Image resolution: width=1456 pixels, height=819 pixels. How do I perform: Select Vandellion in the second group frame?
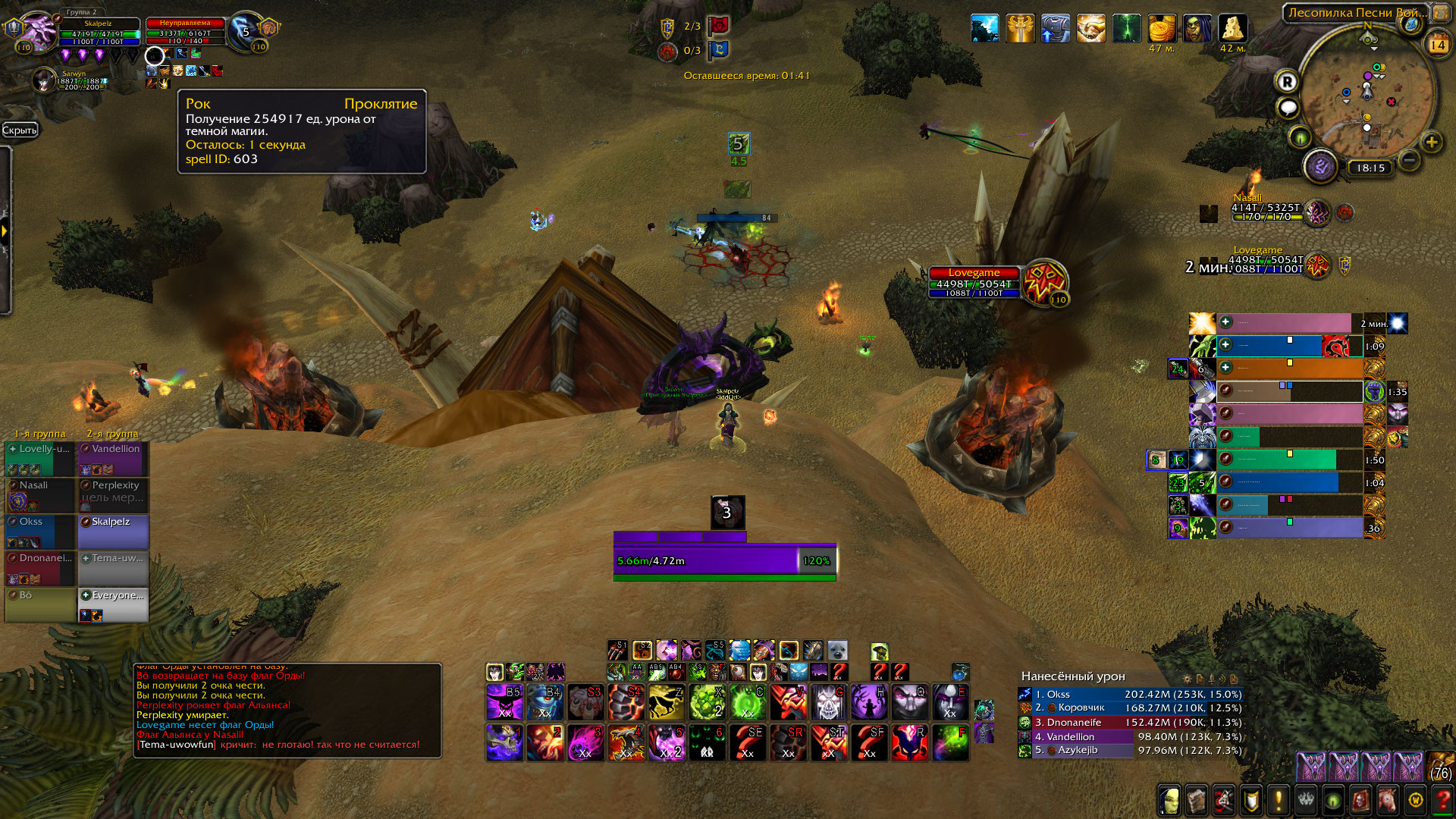point(114,459)
